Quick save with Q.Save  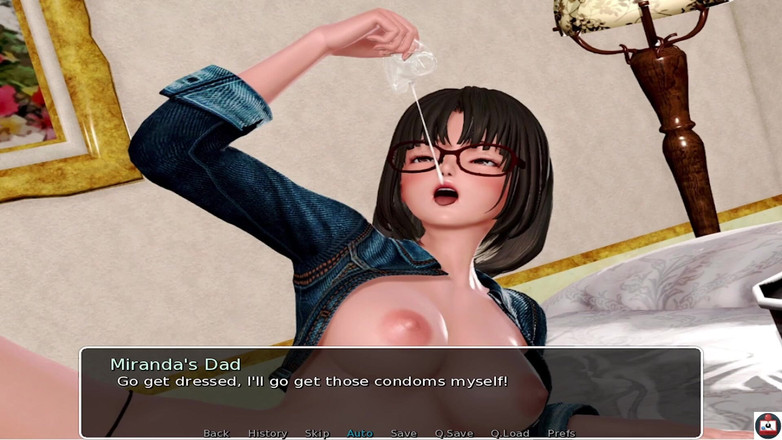[x=454, y=433]
